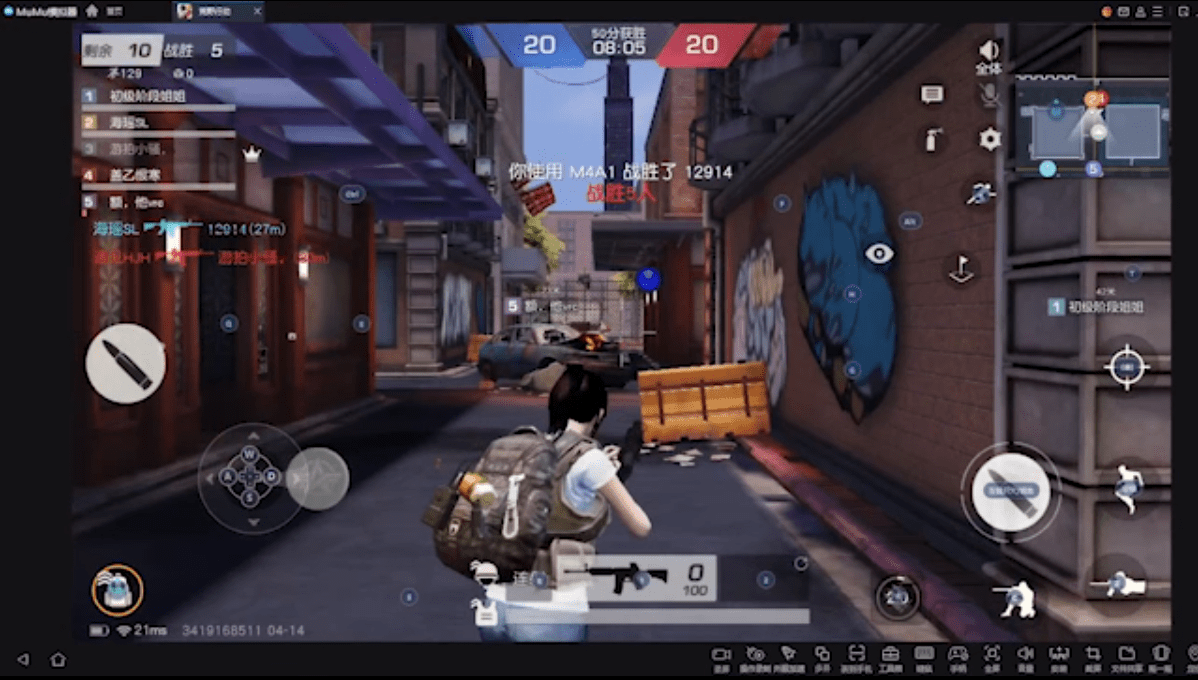Toggle the speaker voice channel icon

click(x=989, y=51)
